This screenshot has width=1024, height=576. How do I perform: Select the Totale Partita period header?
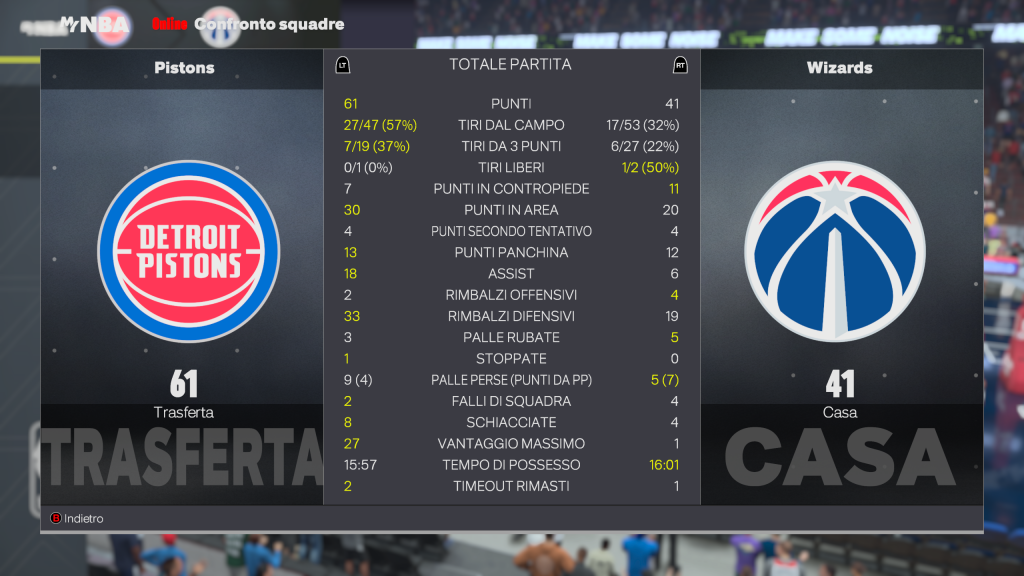pyautogui.click(x=510, y=65)
